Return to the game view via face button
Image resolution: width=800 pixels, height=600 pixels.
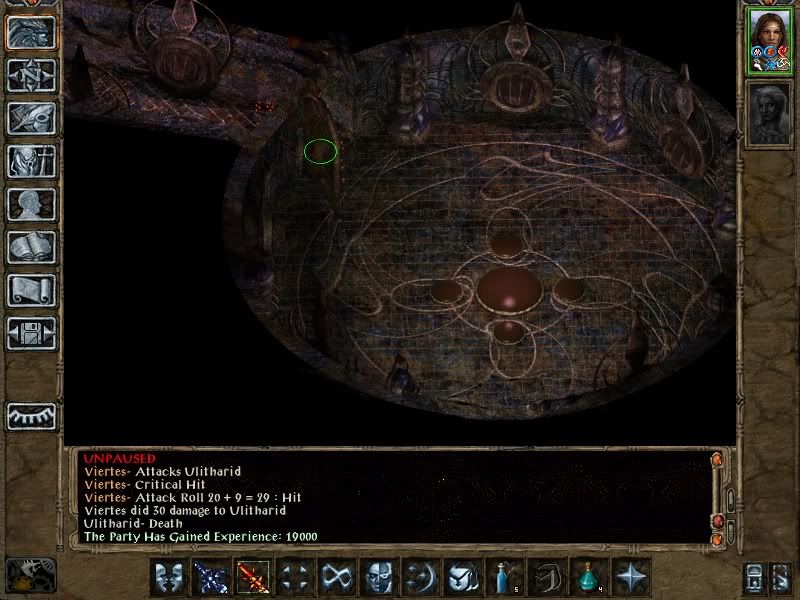tap(31, 32)
